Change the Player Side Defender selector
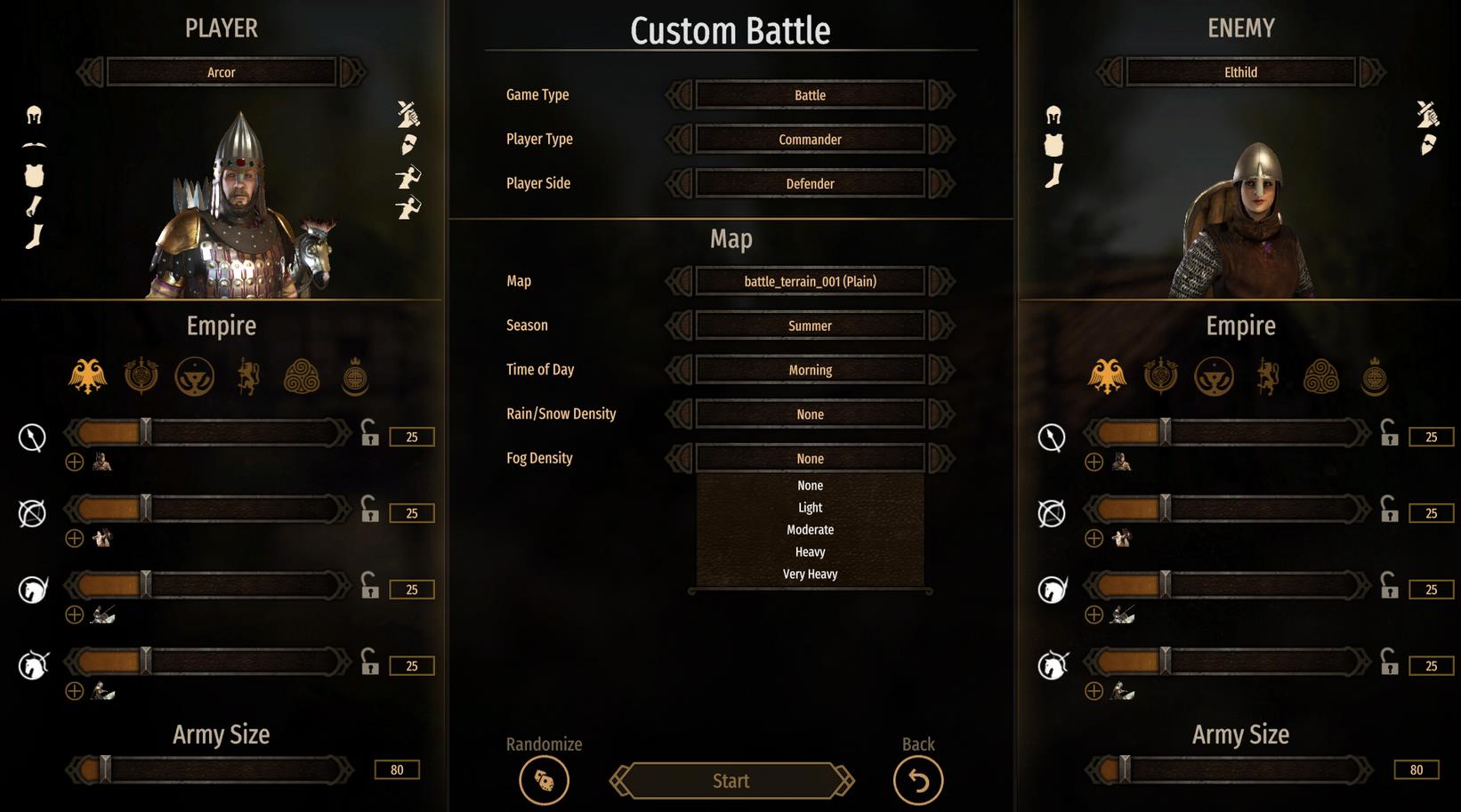1461x812 pixels. 810,184
